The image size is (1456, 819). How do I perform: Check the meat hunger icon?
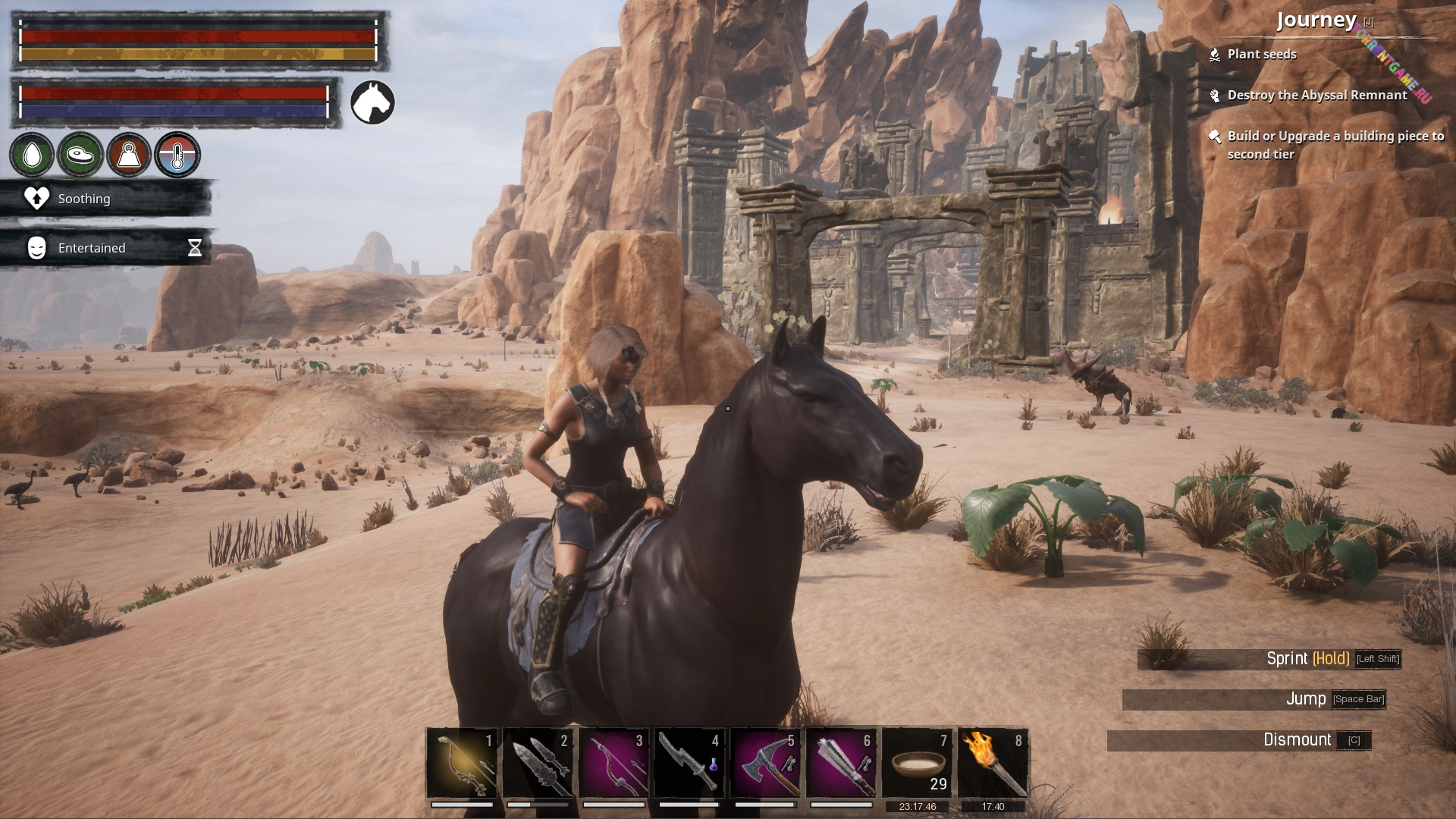(80, 155)
